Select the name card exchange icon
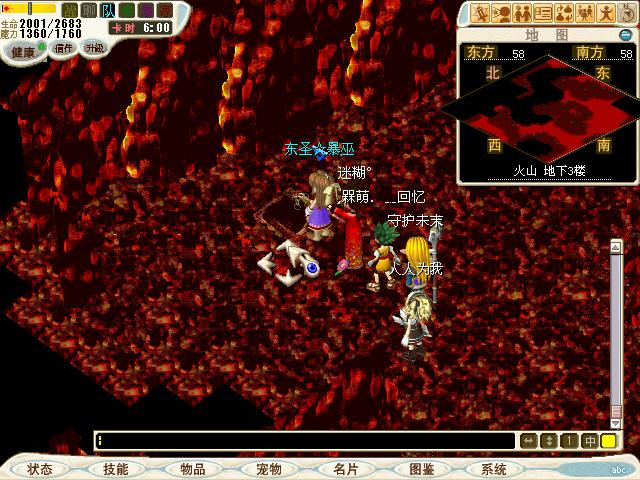 [x=543, y=13]
